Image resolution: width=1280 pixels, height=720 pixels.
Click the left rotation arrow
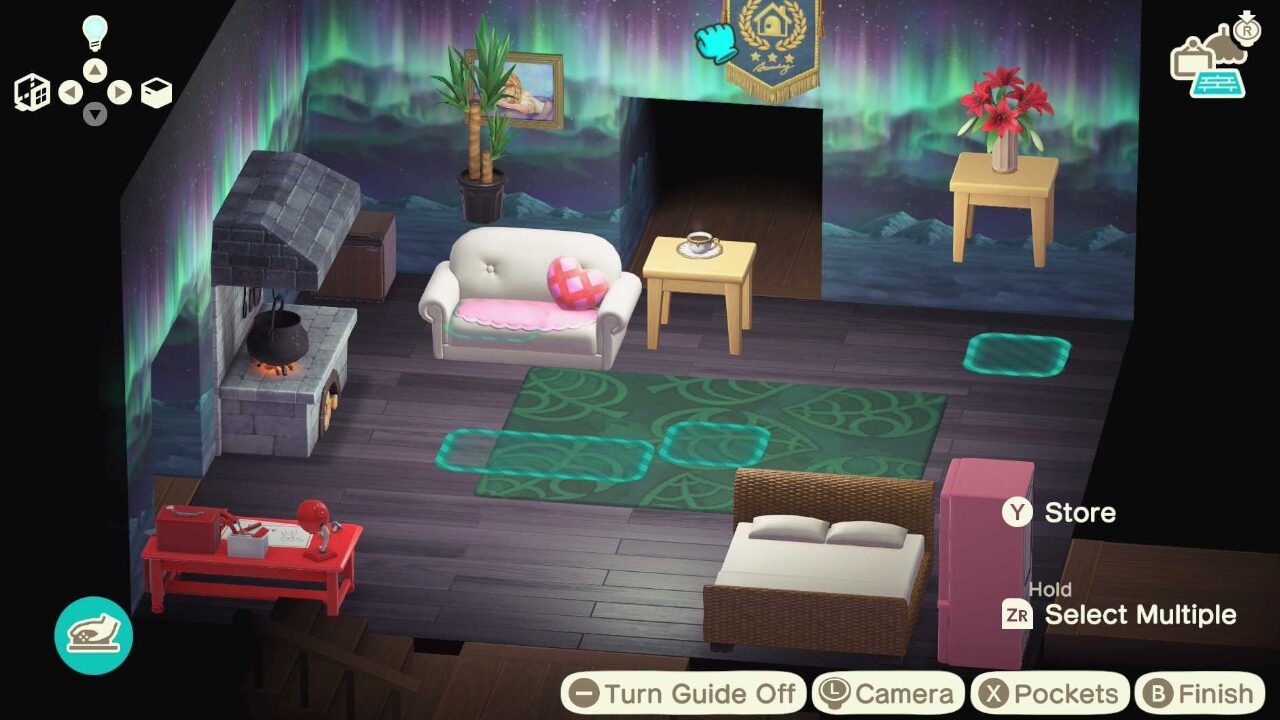click(x=72, y=90)
